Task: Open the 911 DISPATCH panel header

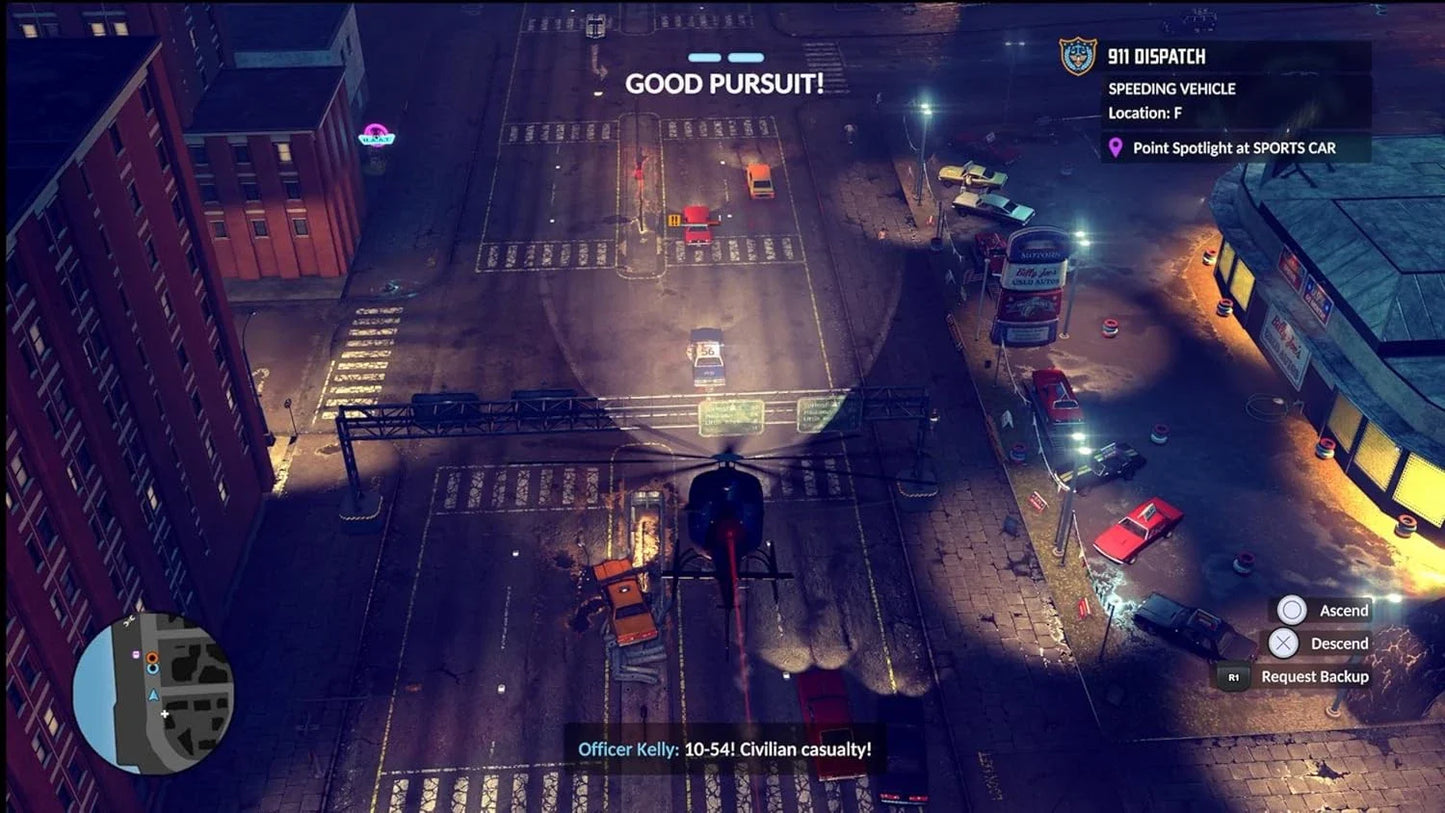Action: pos(1155,57)
